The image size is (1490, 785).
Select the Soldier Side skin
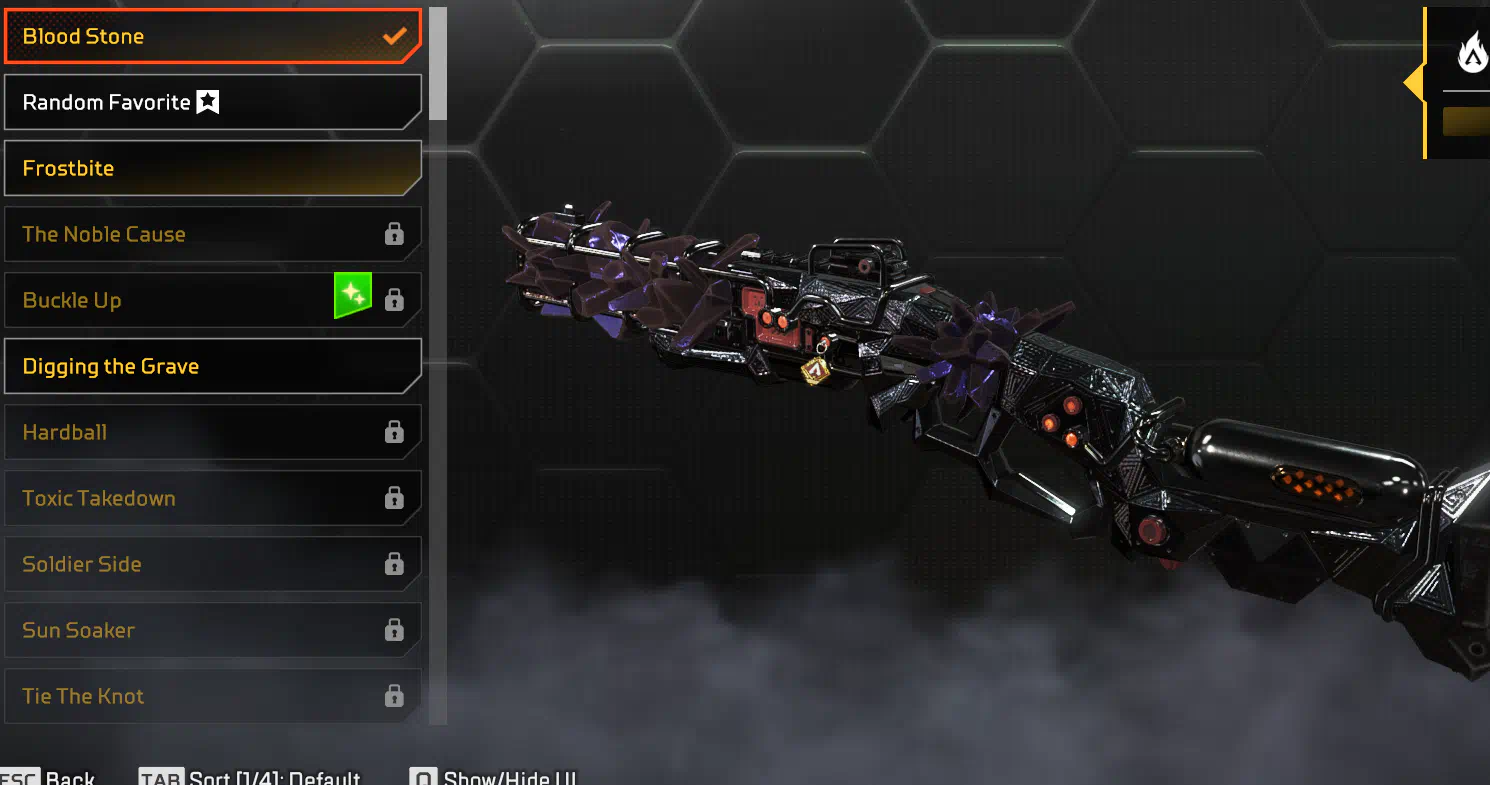212,564
